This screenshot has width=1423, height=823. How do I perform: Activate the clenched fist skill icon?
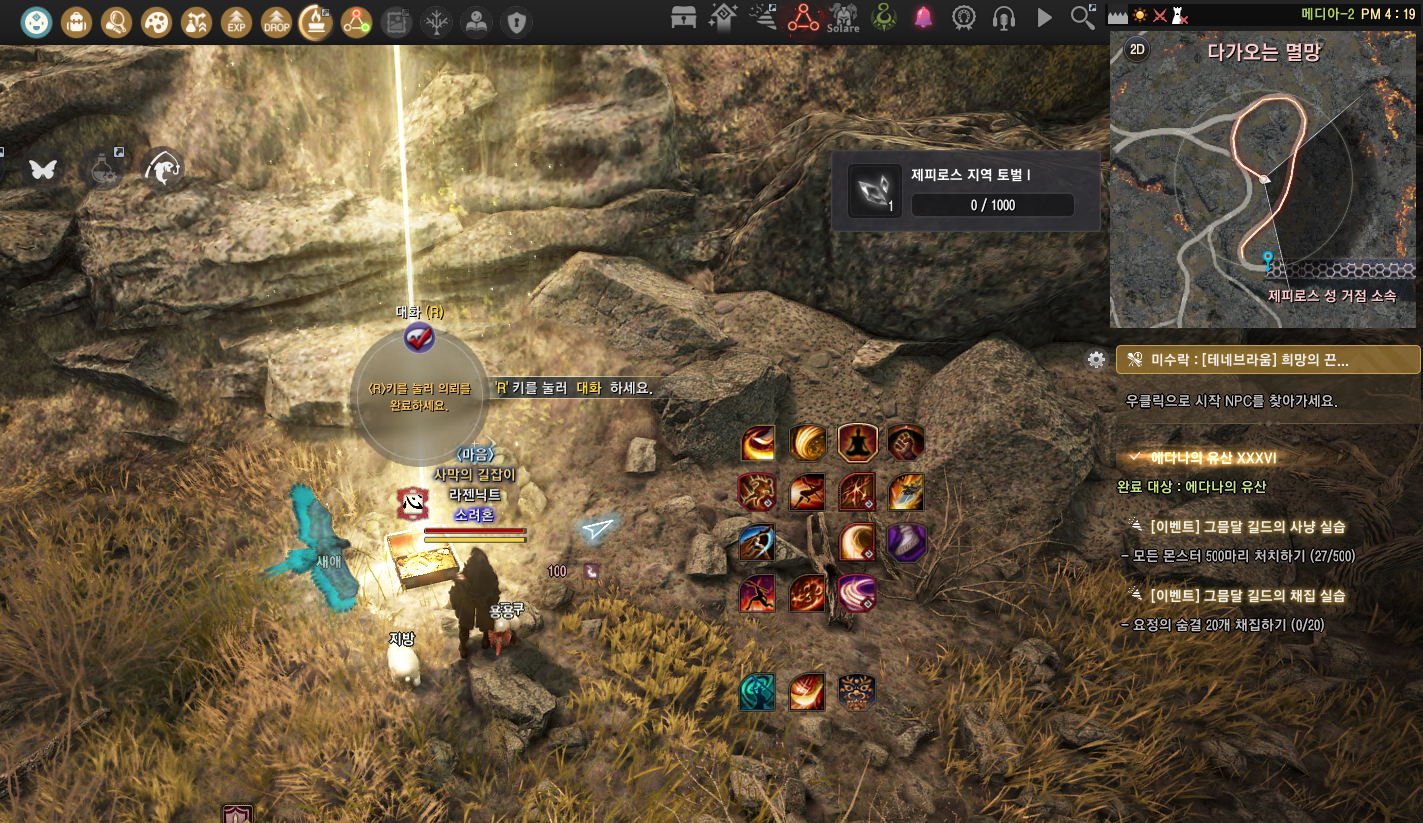pyautogui.click(x=906, y=442)
